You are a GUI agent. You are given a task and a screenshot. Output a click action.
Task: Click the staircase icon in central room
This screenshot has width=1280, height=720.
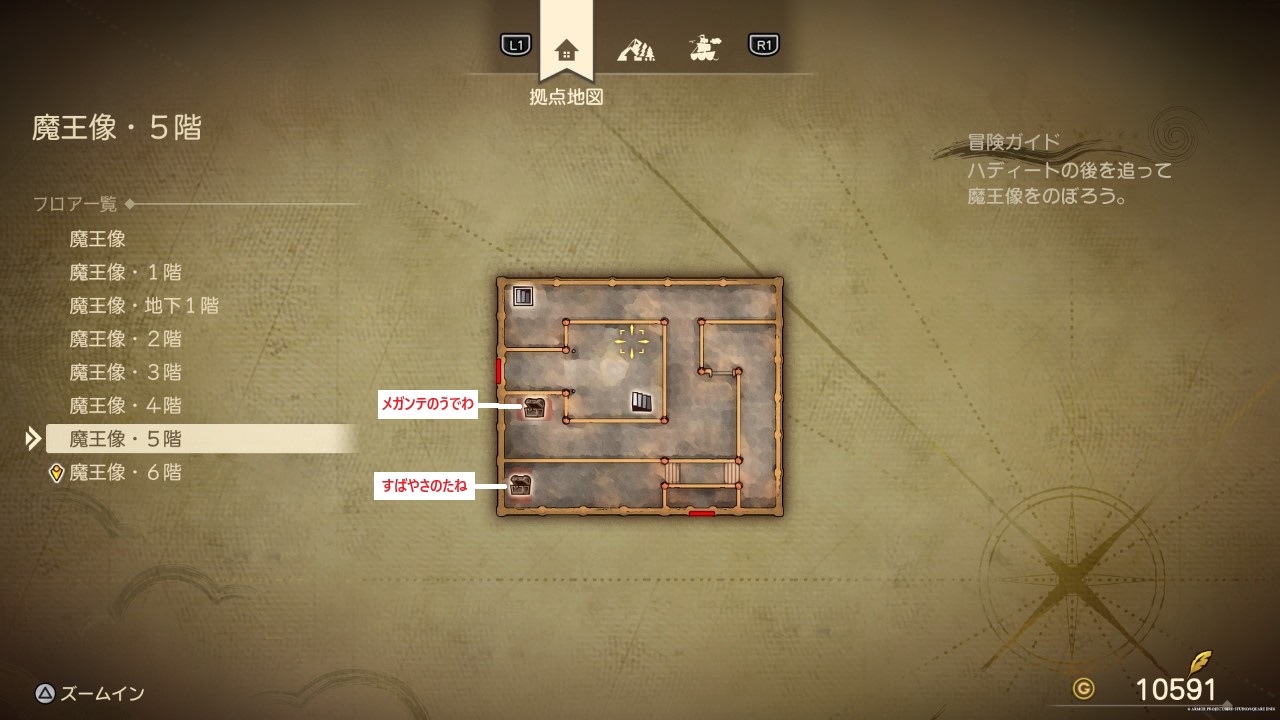[642, 402]
